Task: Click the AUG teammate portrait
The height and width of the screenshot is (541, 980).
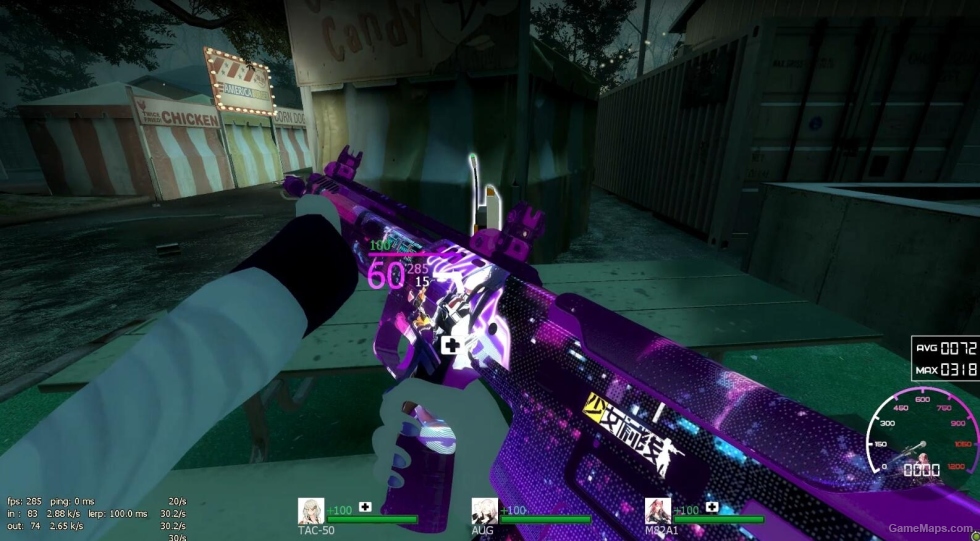Action: (x=485, y=511)
